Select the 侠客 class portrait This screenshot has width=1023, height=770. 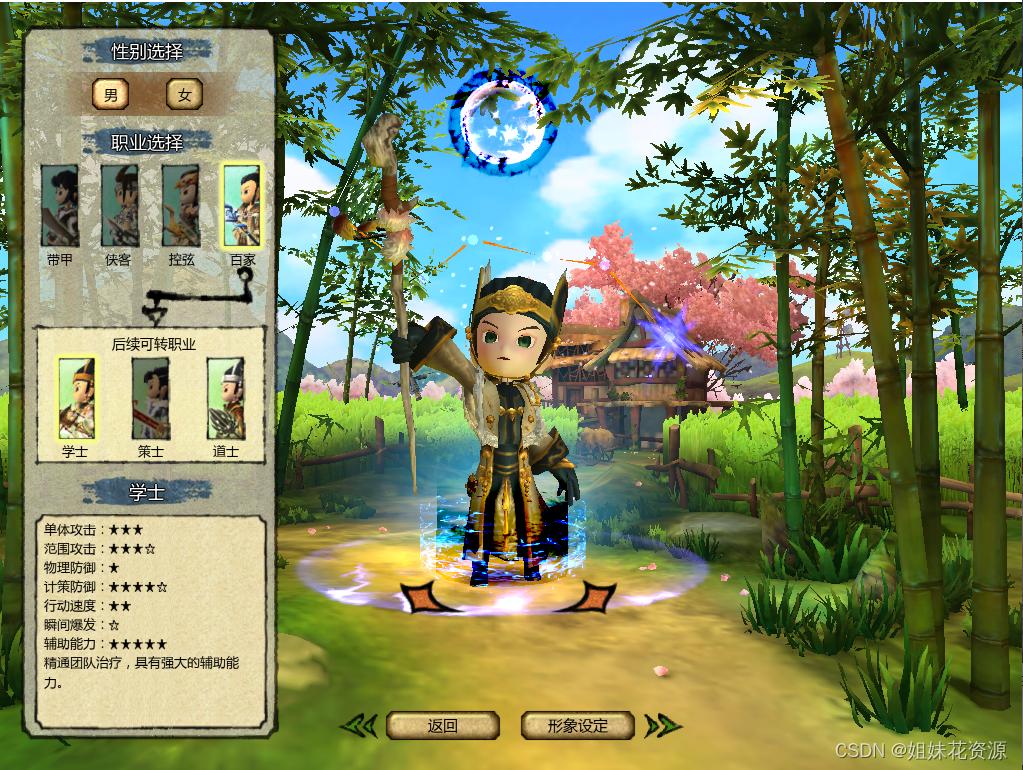click(119, 206)
